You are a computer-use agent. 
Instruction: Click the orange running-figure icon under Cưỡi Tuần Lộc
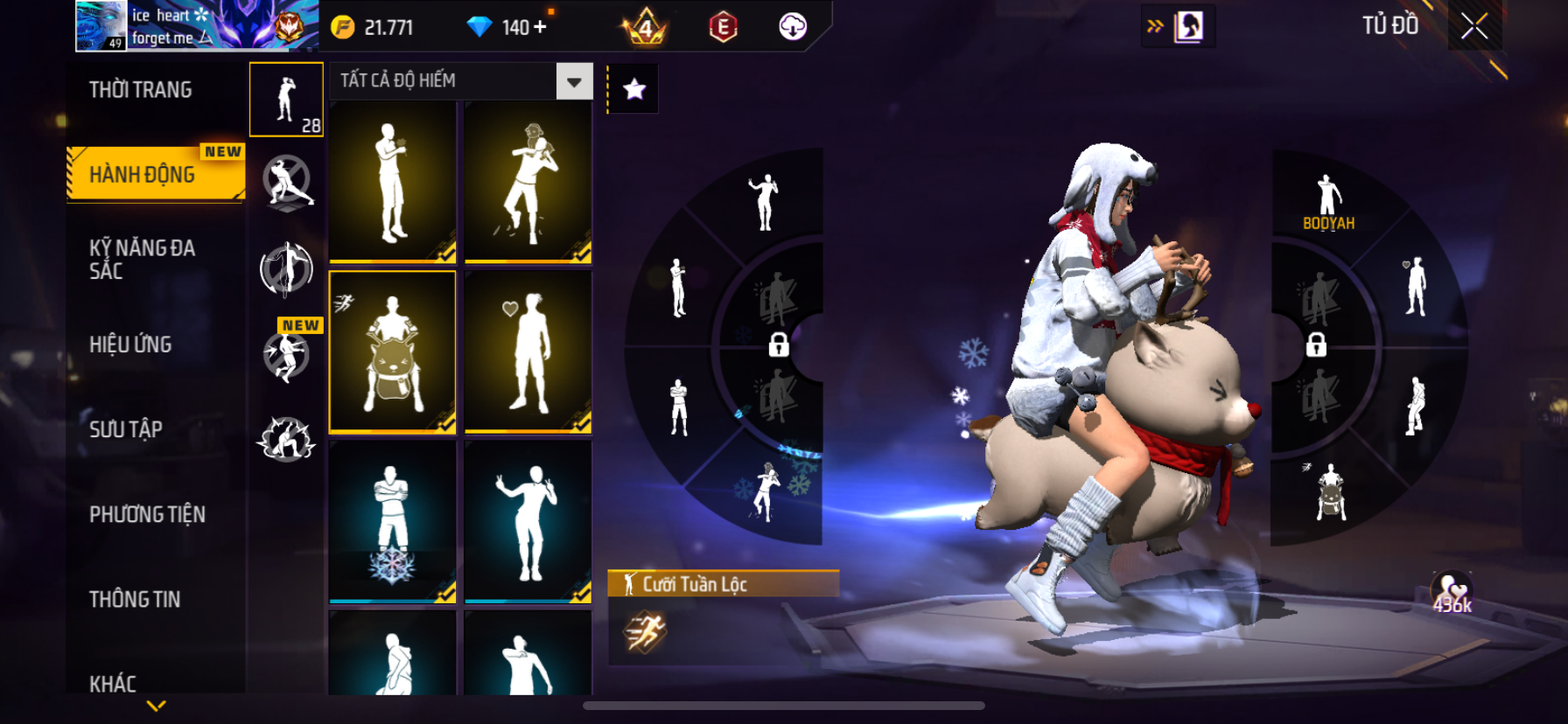pos(645,632)
